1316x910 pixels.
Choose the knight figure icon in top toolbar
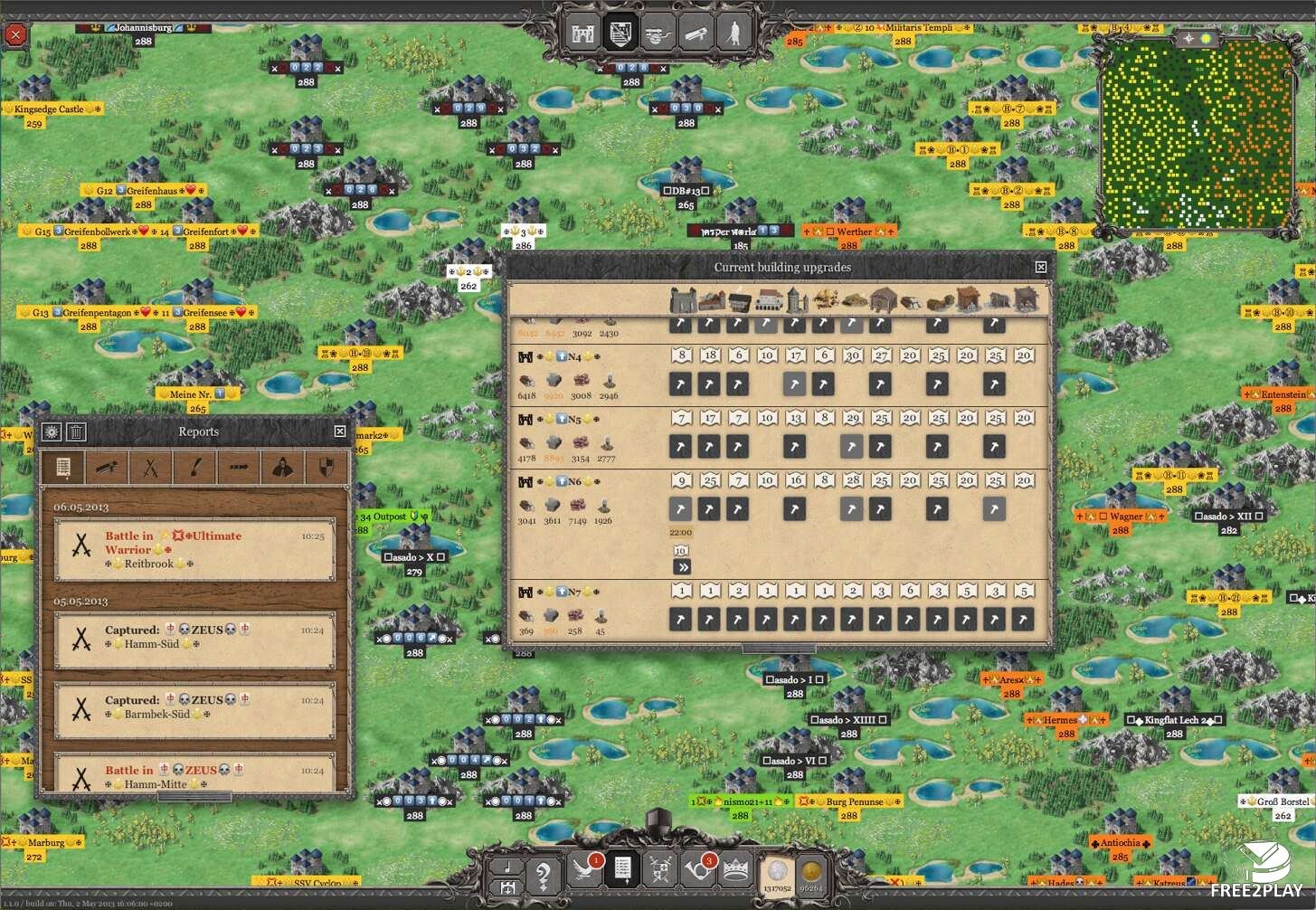point(733,34)
